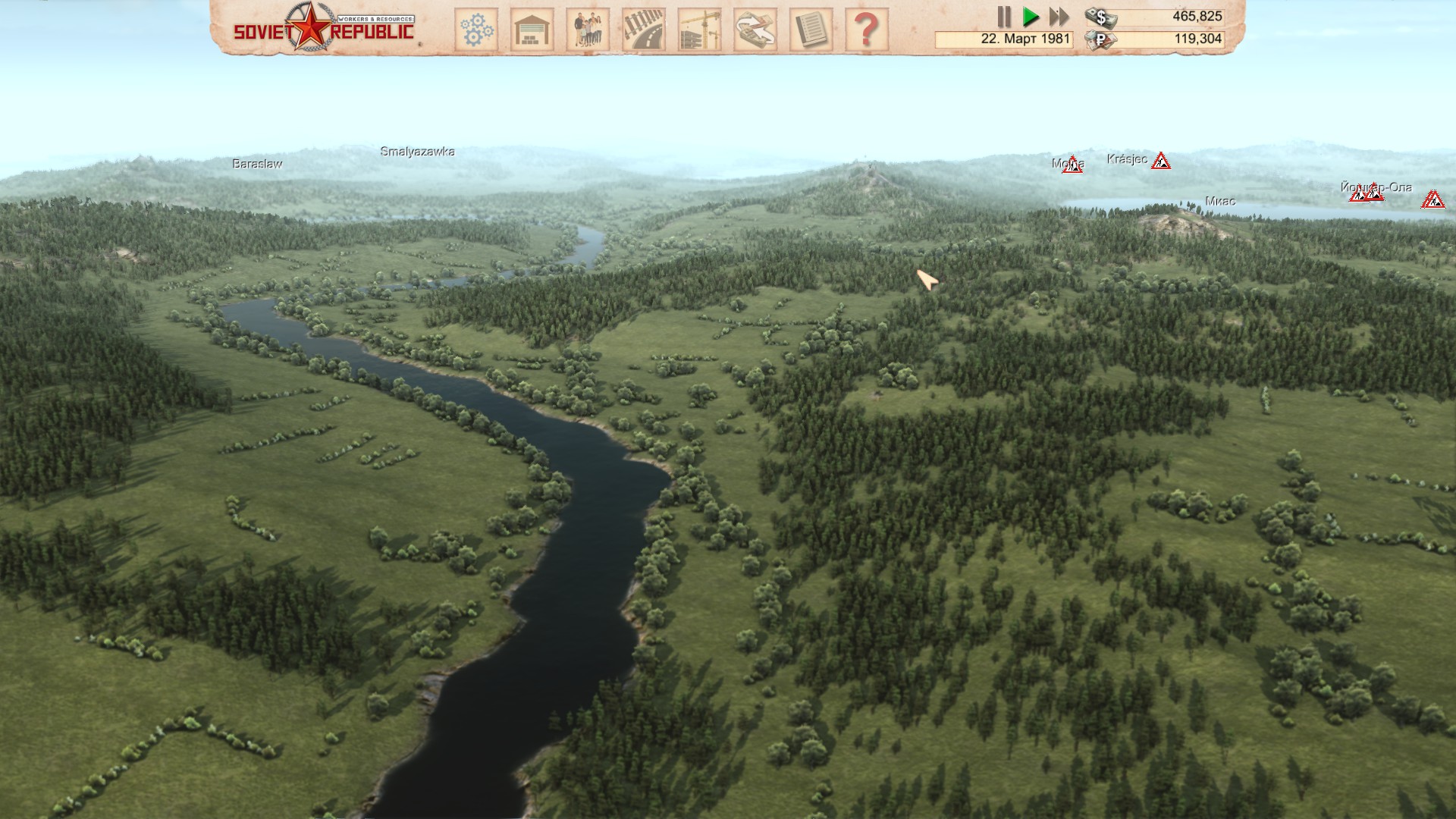Open the notebook statistics panel
Screen dimensions: 1456x819
coord(811,30)
